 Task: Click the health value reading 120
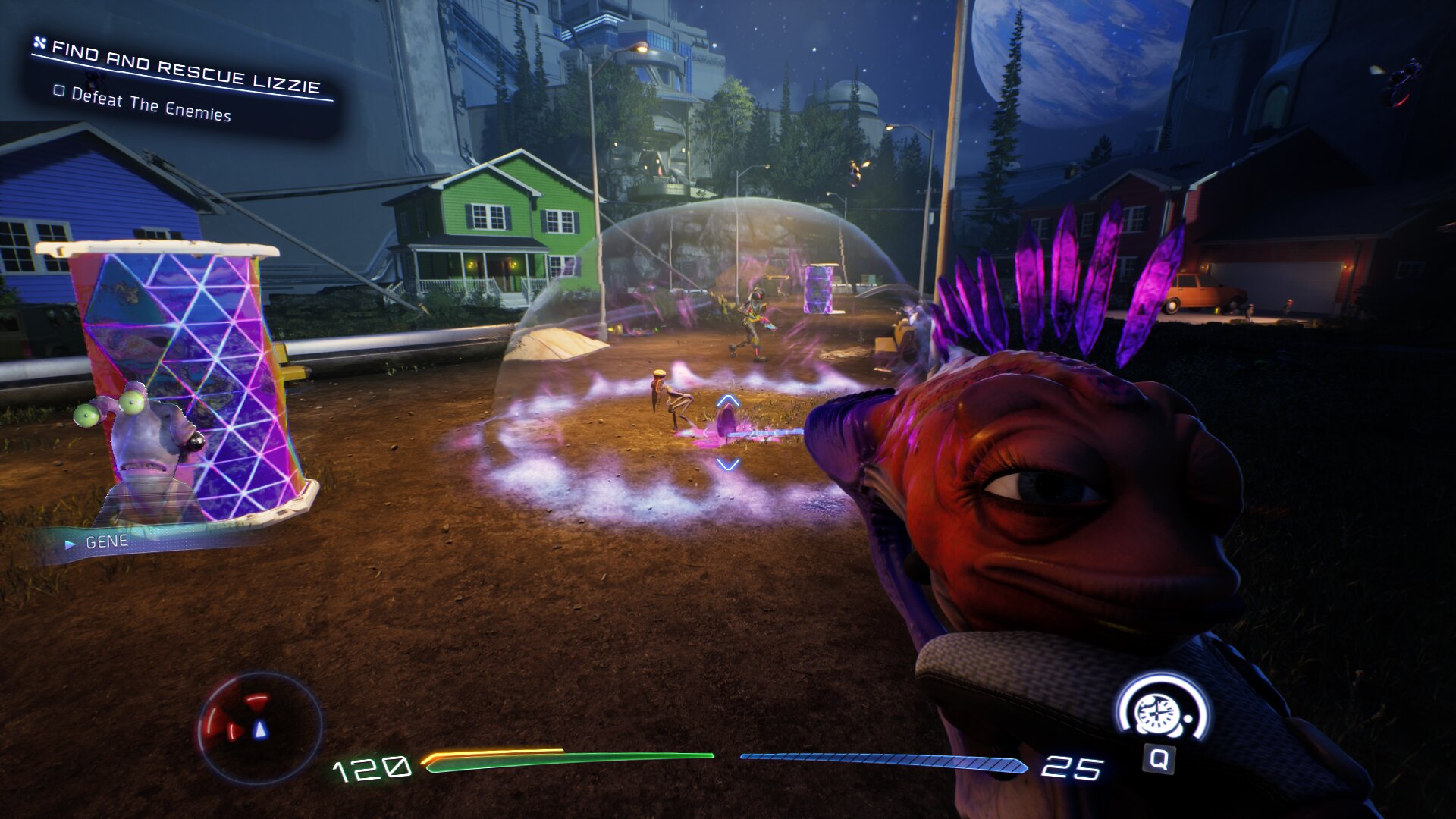click(x=372, y=767)
